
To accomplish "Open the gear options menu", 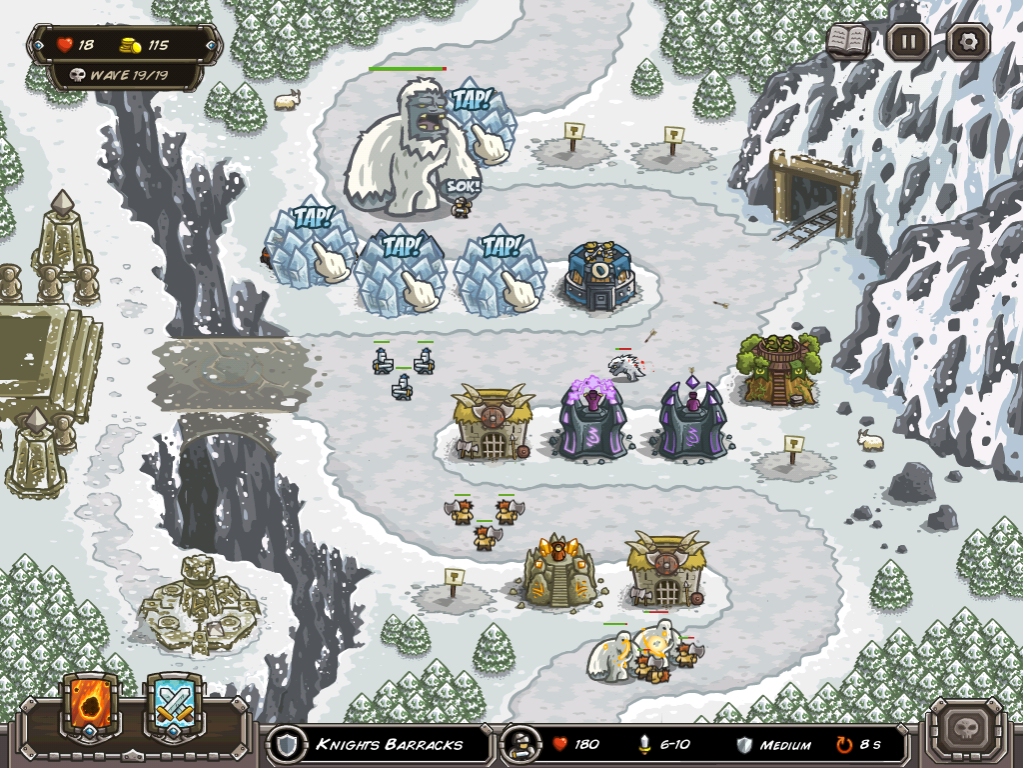I will 968,42.
